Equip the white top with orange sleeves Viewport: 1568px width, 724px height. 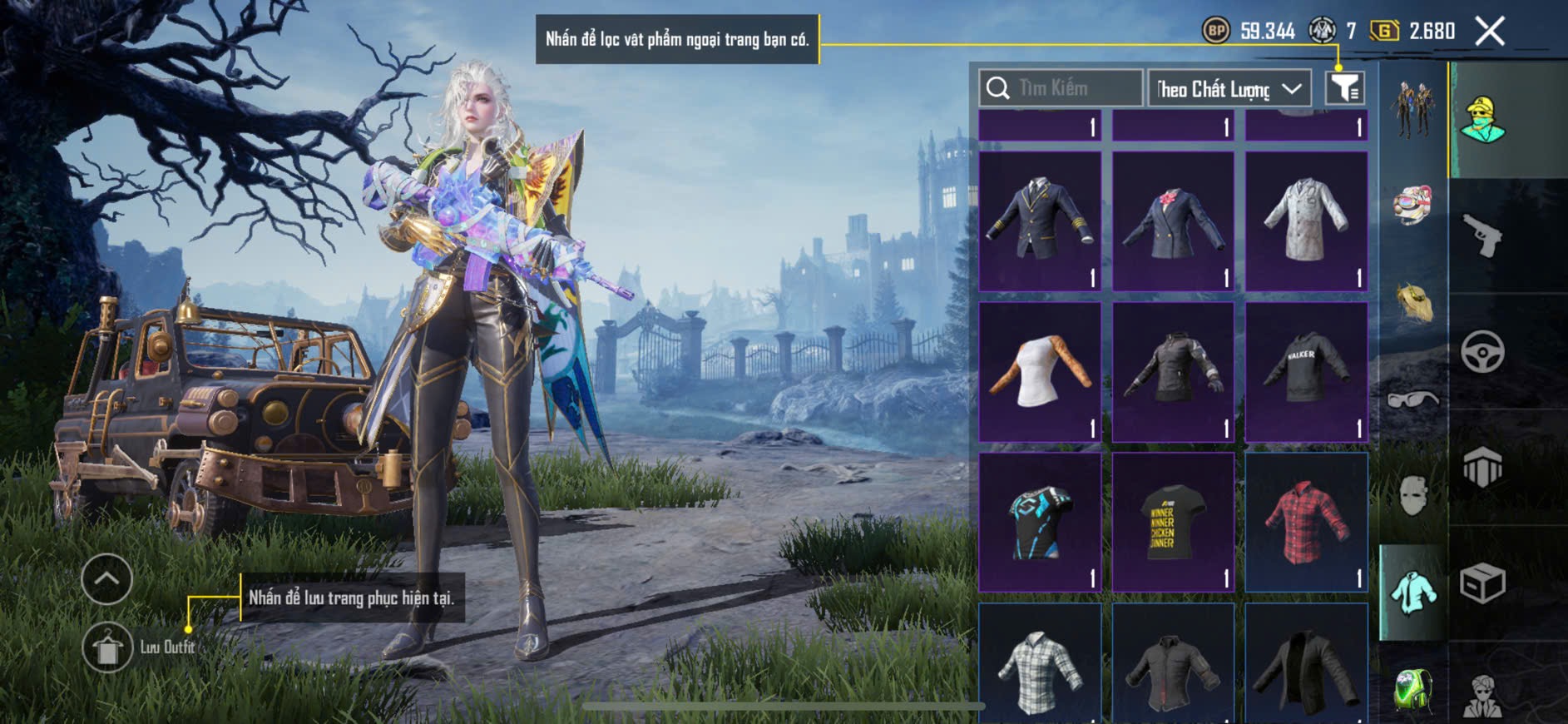click(x=1040, y=371)
